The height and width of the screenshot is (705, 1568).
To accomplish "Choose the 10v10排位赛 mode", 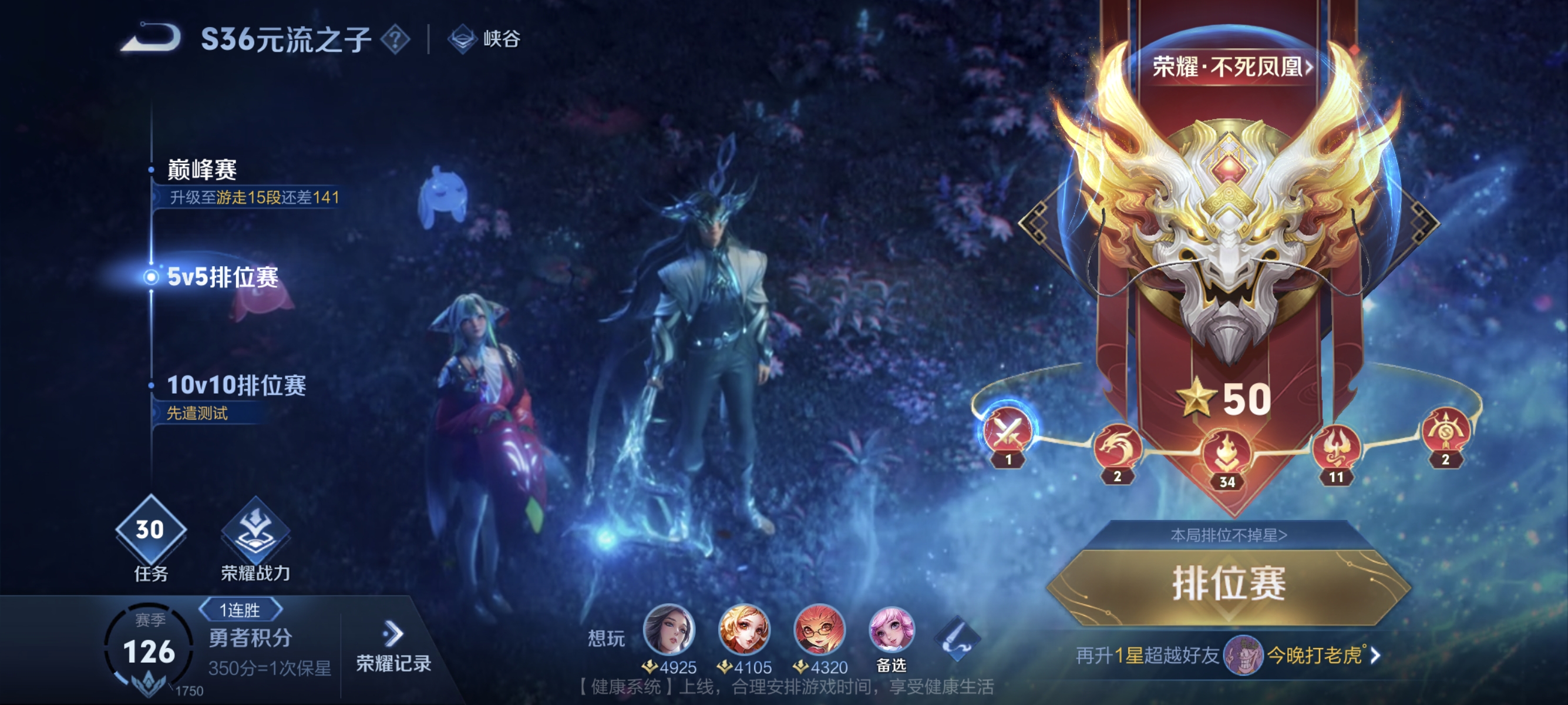I will [x=236, y=385].
